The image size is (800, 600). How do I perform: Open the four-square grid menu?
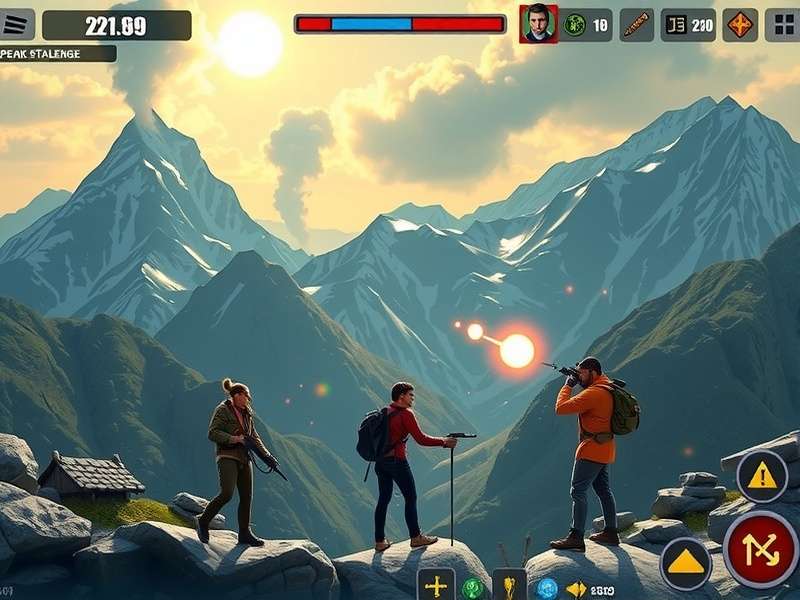(783, 25)
